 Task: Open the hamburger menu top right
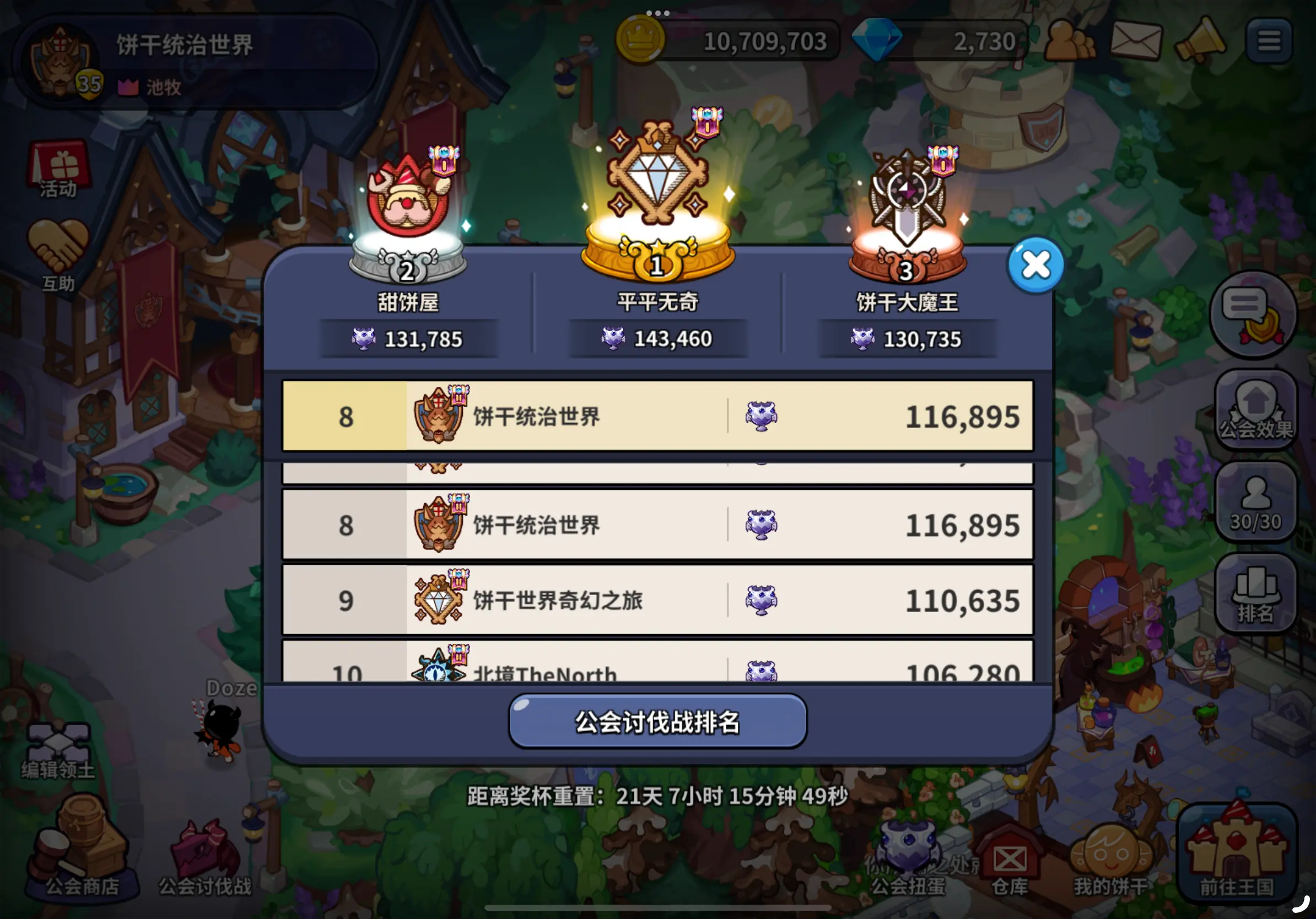point(1270,39)
